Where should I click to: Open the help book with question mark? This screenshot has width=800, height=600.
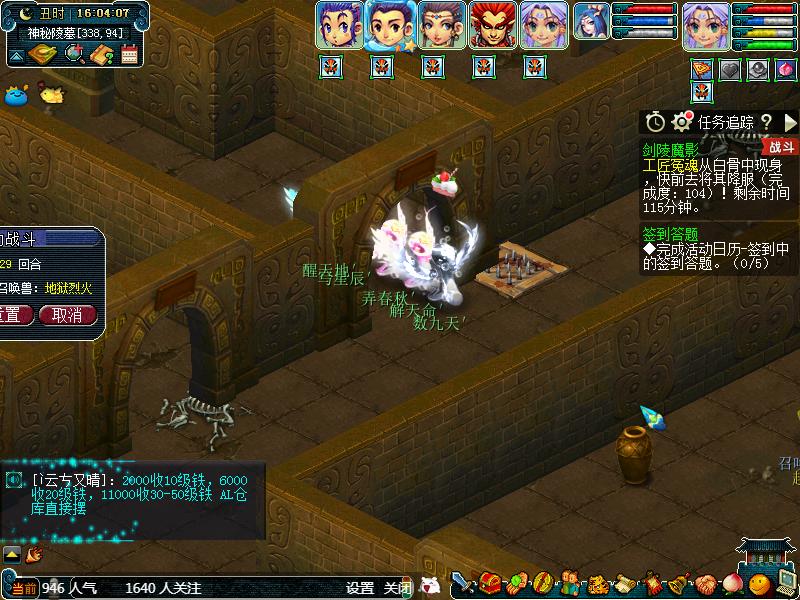(x=102, y=55)
